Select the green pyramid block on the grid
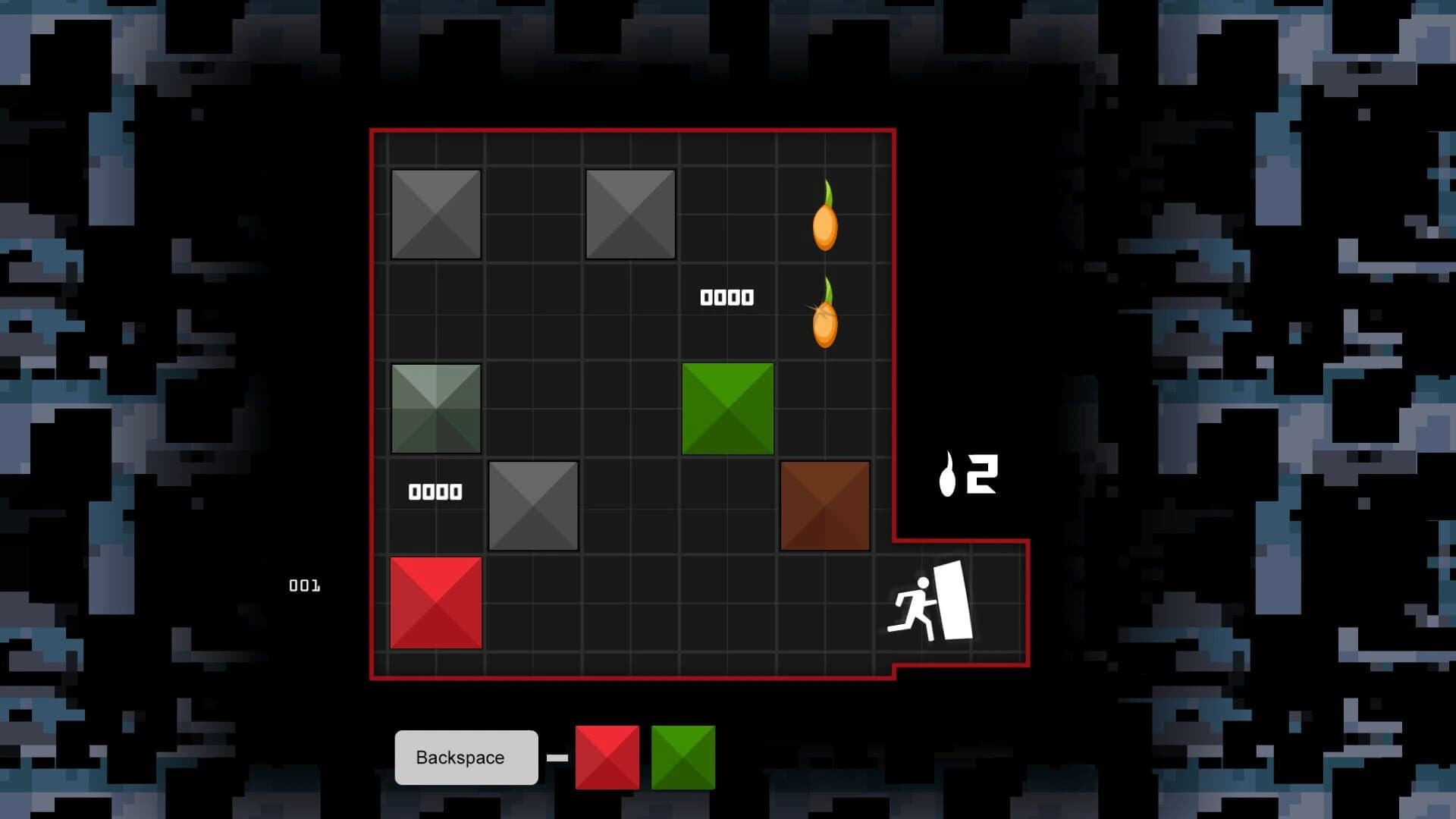The height and width of the screenshot is (819, 1456). (x=727, y=409)
